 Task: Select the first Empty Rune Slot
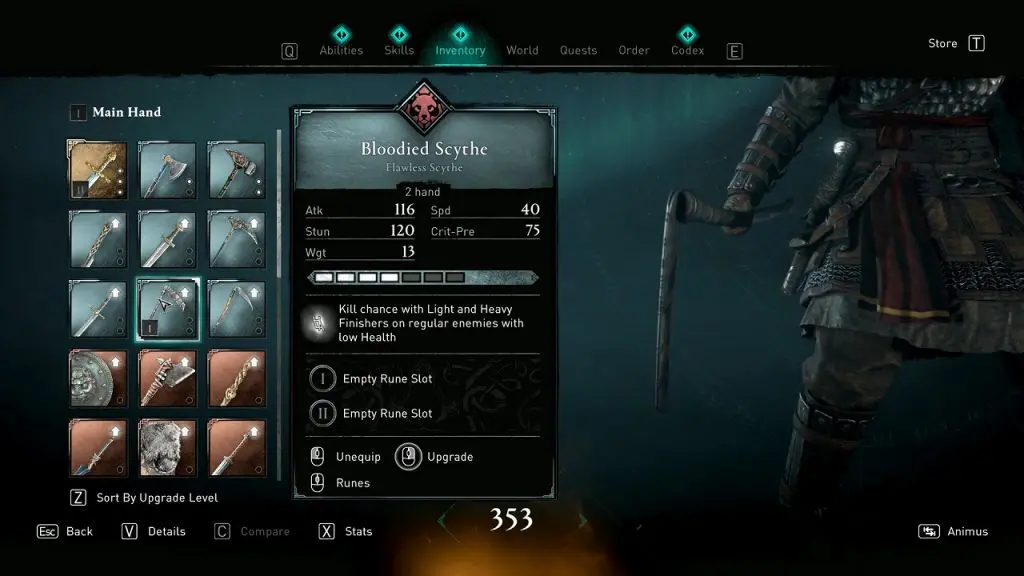(387, 379)
